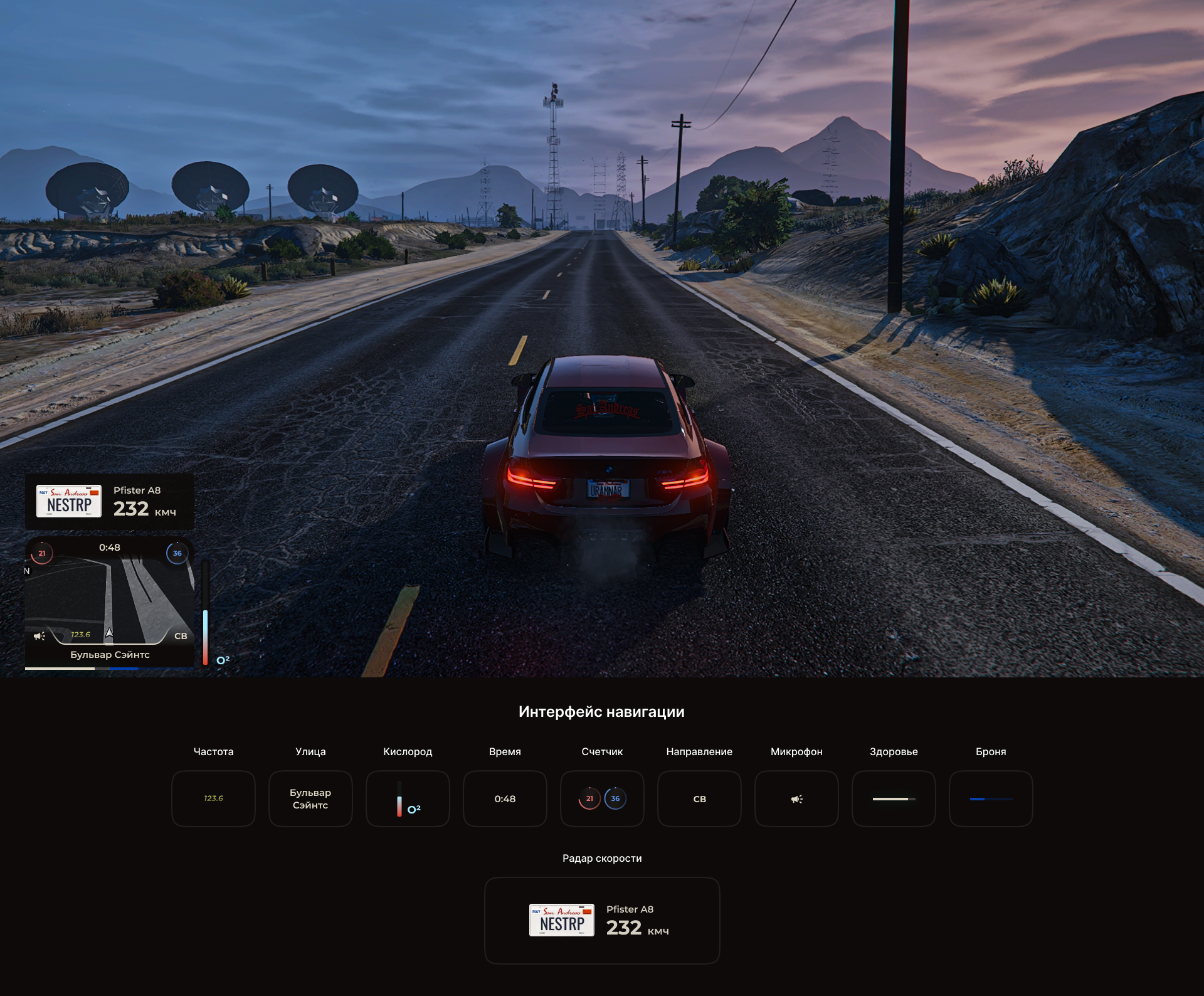Screen dimensions: 1204x996
Task: Click the megaphone icon on the minimap
Action: click(x=40, y=636)
